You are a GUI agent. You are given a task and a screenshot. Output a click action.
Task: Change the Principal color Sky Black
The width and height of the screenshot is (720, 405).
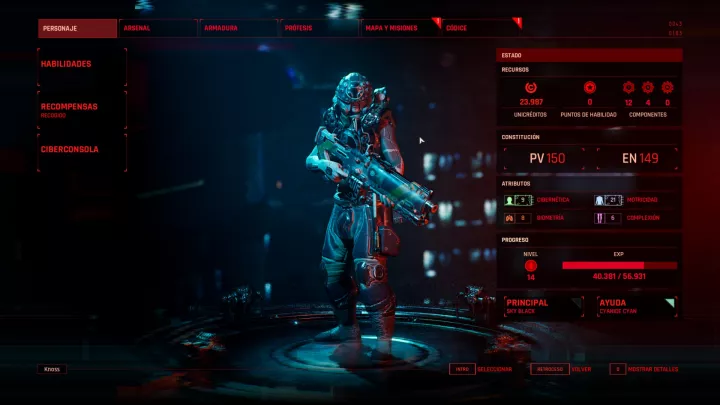pyautogui.click(x=543, y=306)
